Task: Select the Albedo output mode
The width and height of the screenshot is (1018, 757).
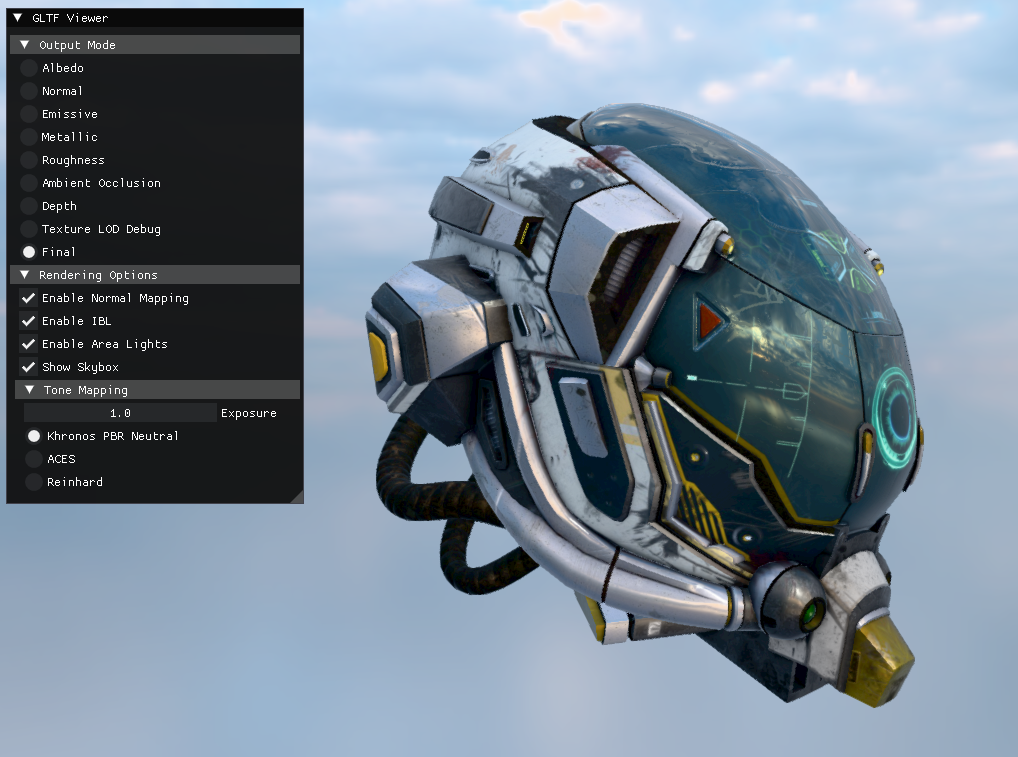Action: click(x=29, y=68)
